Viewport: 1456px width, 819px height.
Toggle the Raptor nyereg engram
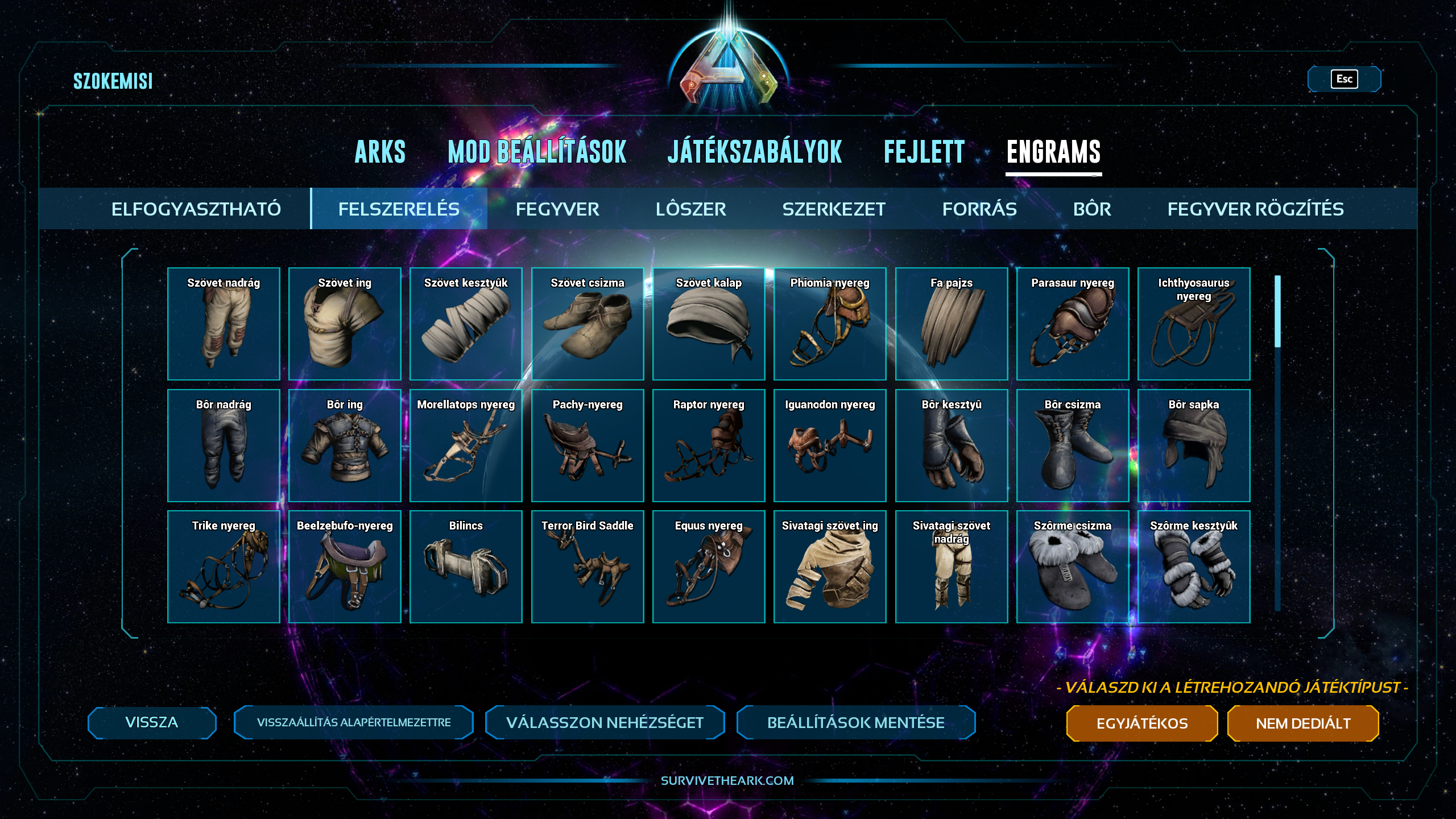(x=709, y=445)
